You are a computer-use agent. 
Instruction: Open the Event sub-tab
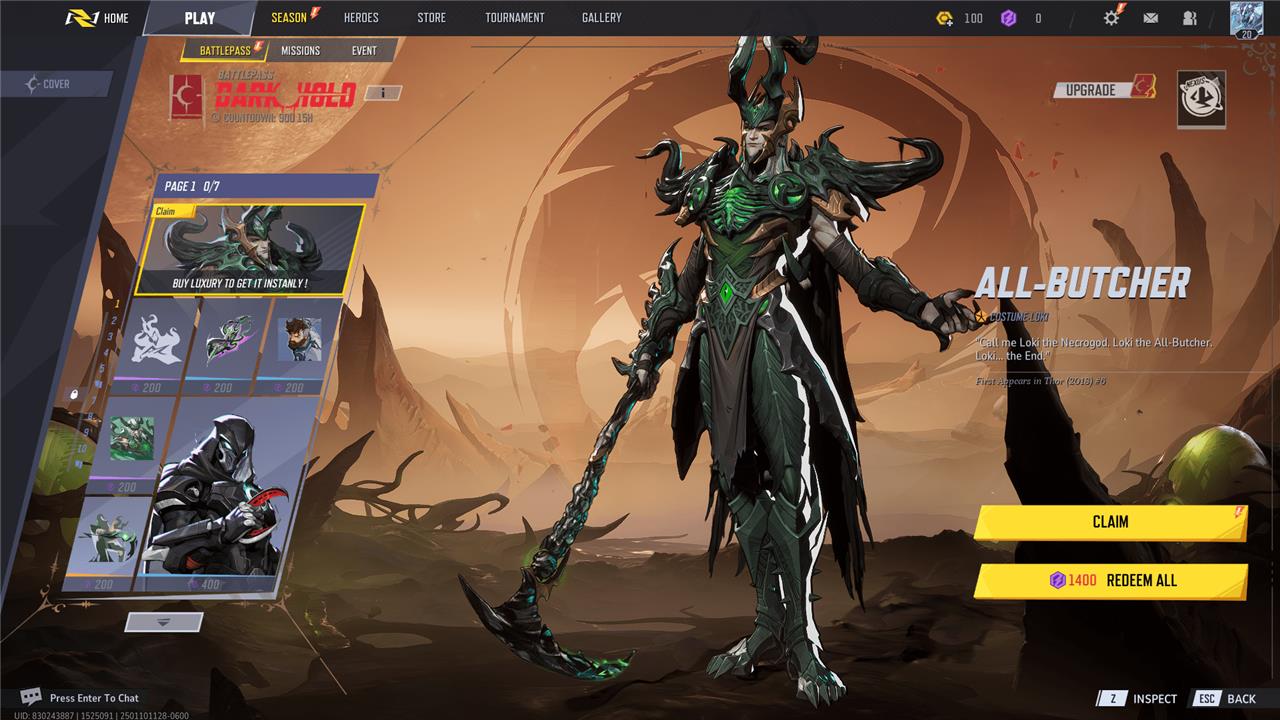click(x=364, y=51)
